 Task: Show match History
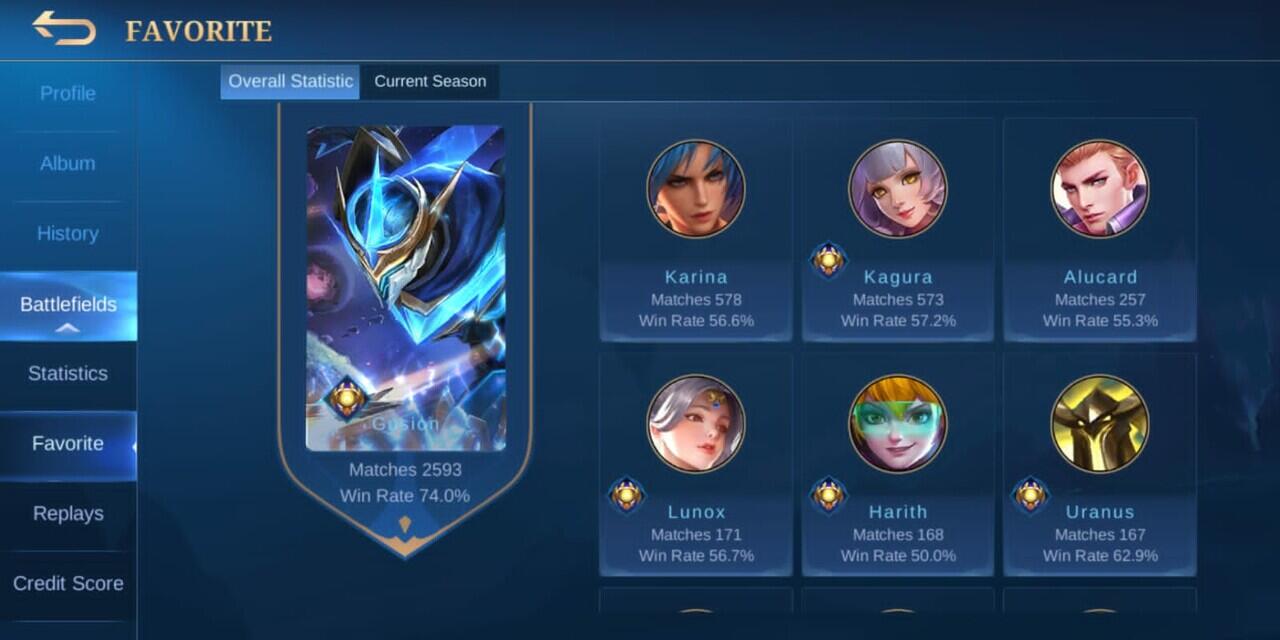point(68,234)
